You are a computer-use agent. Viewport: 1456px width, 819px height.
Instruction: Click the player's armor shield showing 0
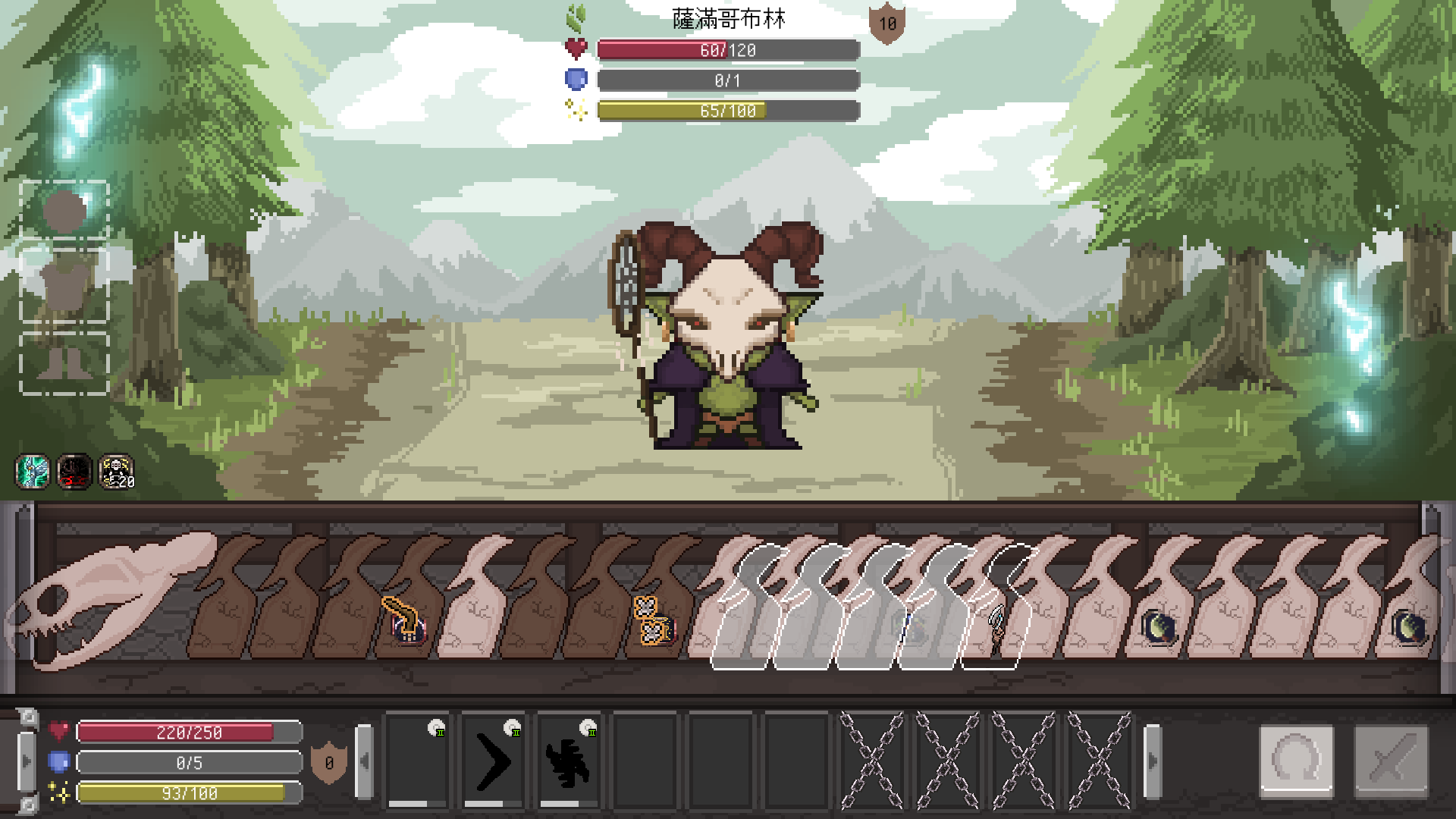[329, 763]
